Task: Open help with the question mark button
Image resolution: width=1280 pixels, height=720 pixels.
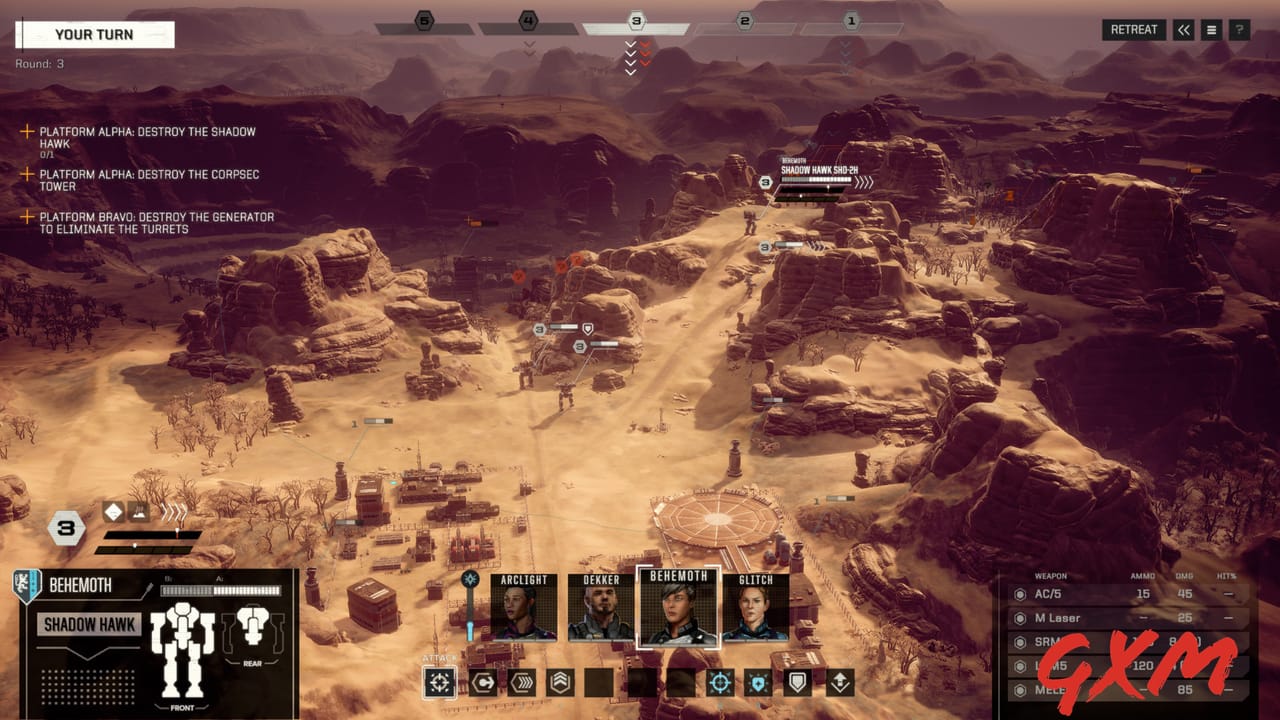Action: (1239, 29)
